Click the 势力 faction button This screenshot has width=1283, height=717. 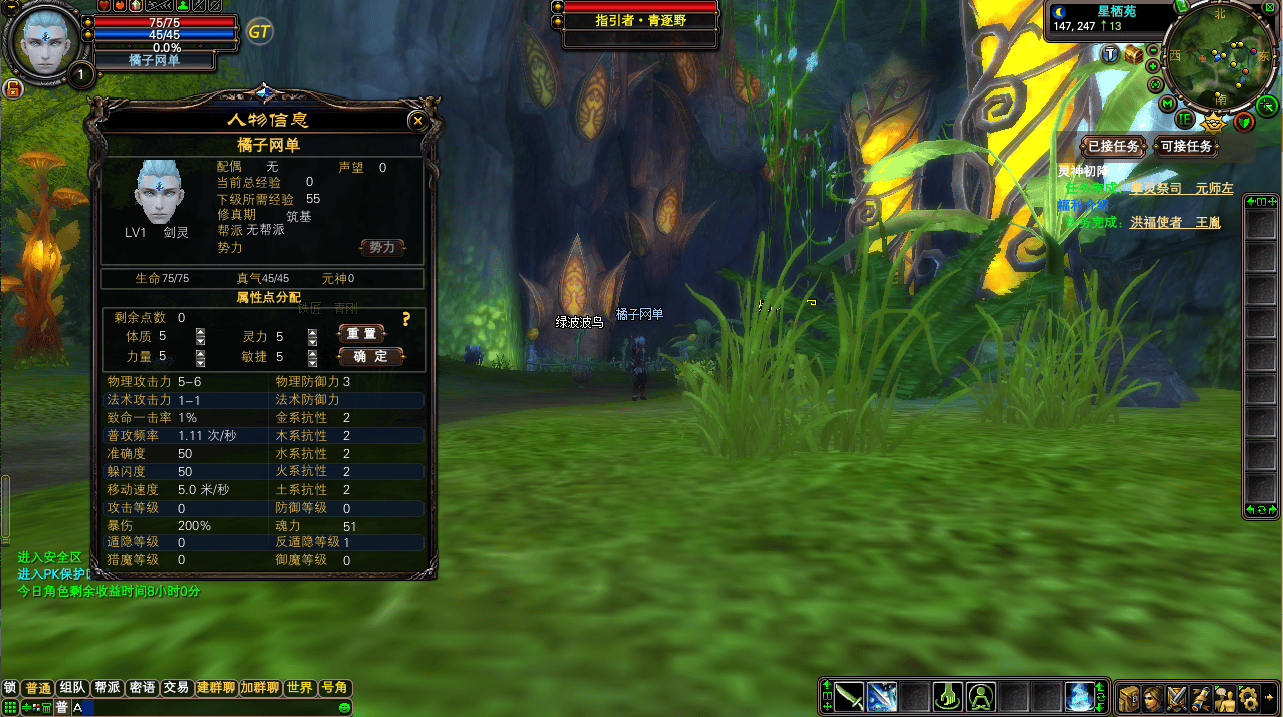tap(382, 247)
